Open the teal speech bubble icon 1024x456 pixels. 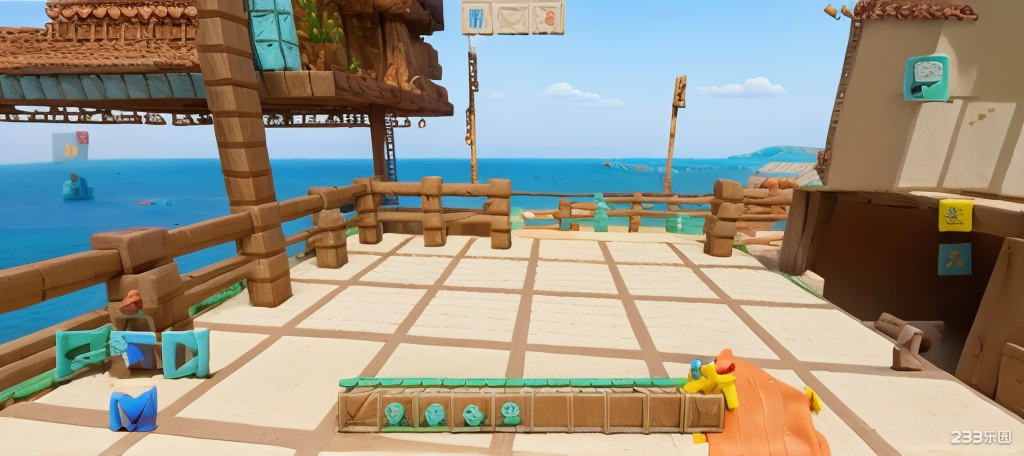926,77
